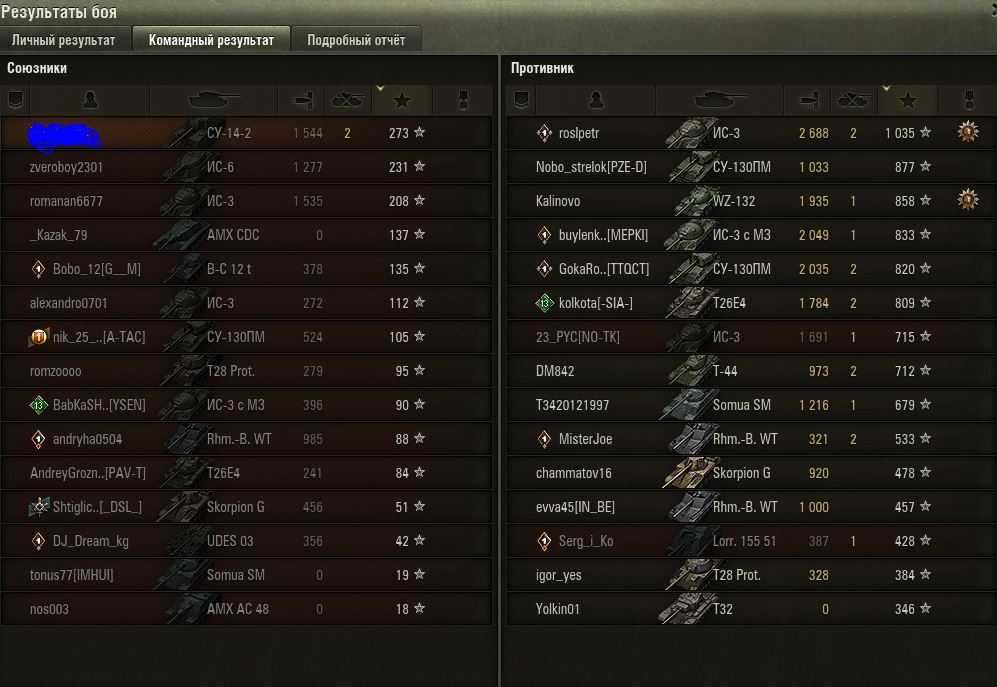Select ally nos003 row
997x687 pixels.
click(x=50, y=609)
